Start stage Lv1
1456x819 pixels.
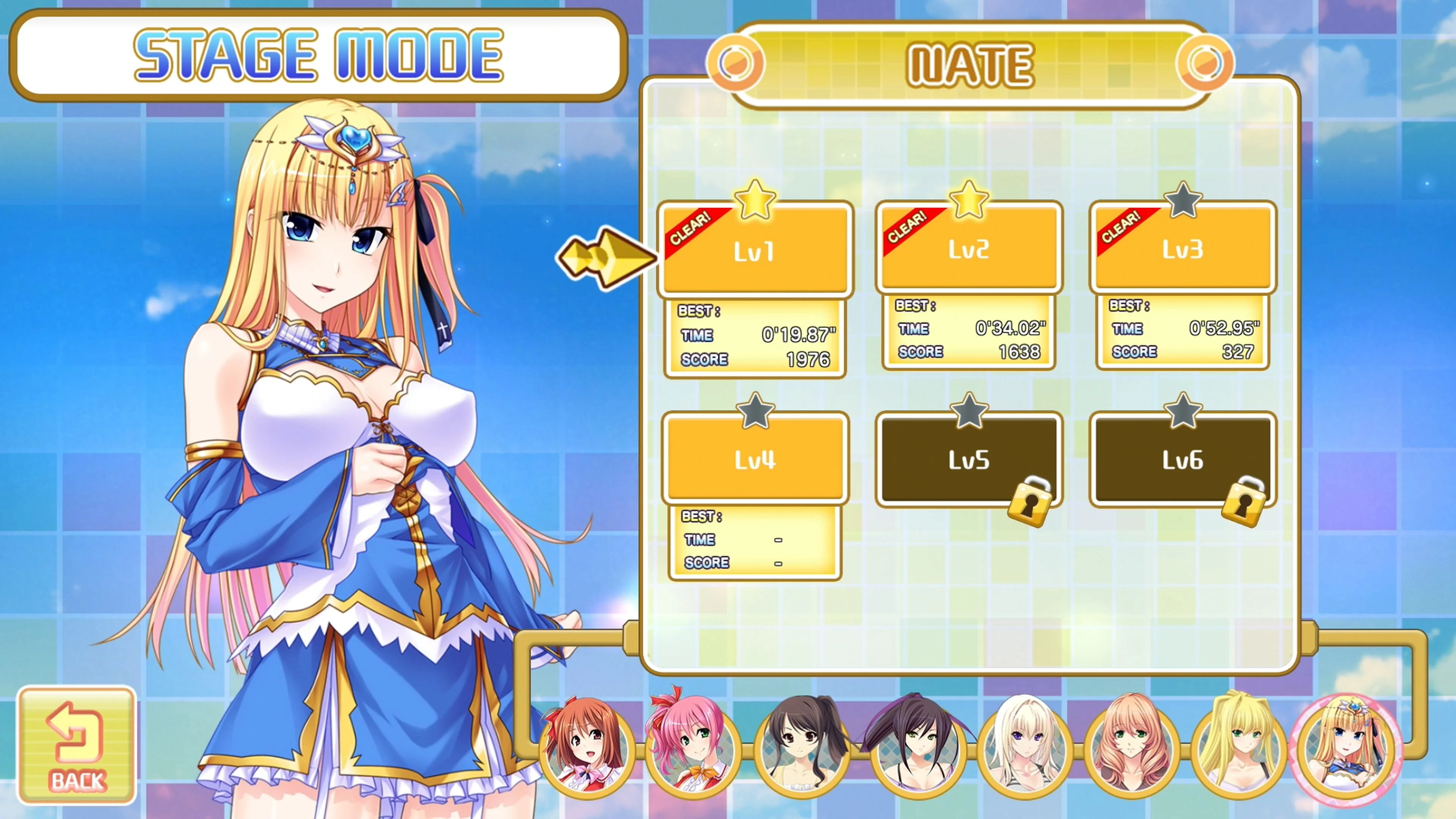(x=756, y=251)
